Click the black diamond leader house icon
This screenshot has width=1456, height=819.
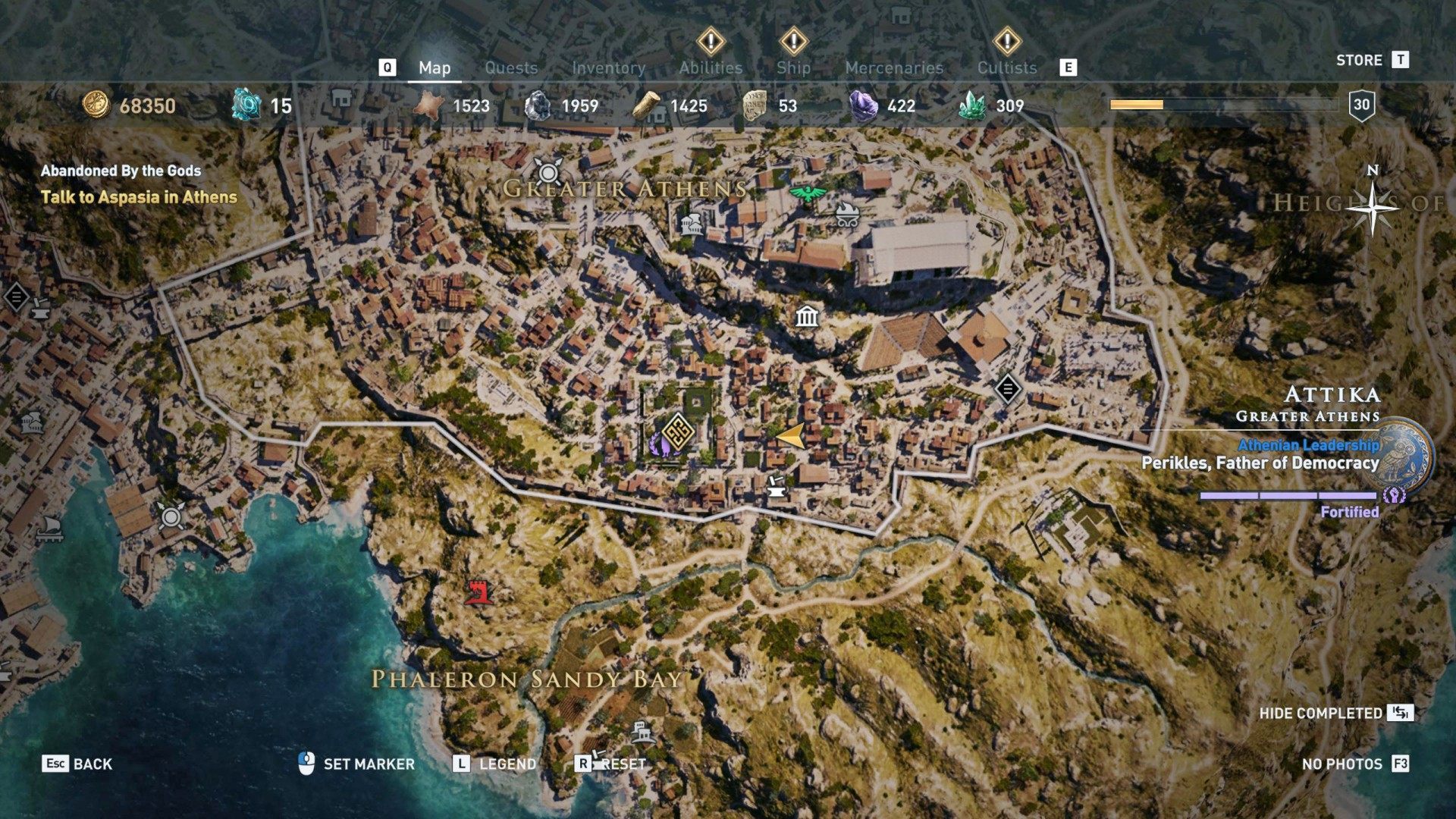tap(1008, 389)
